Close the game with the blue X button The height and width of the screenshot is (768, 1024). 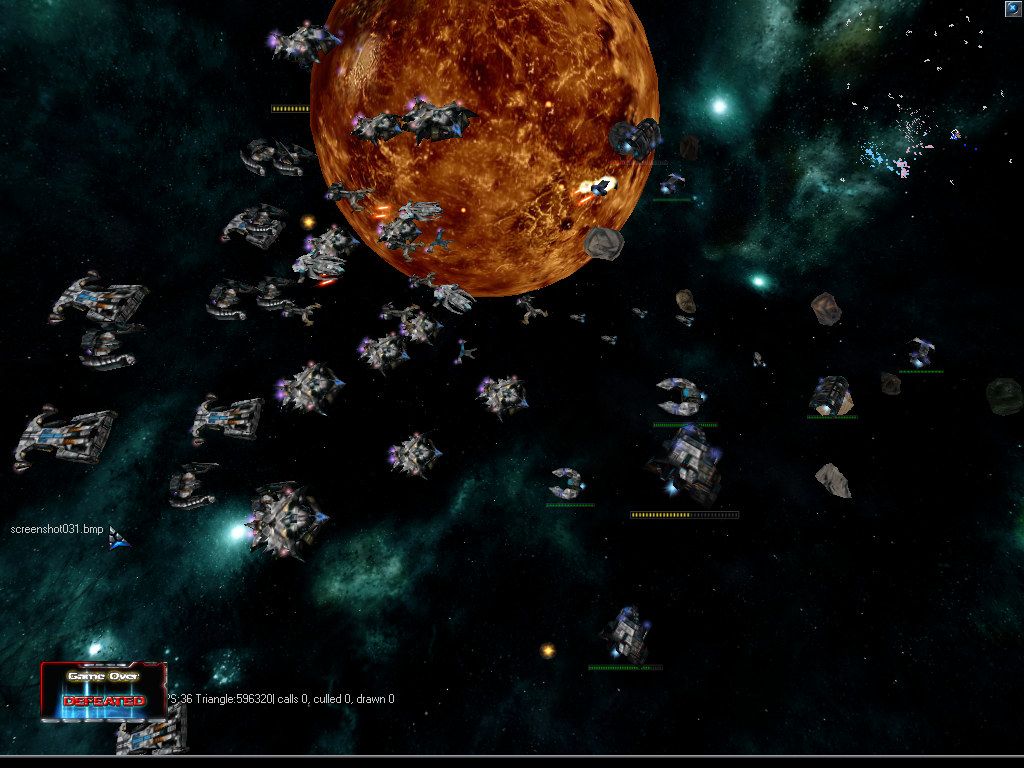point(1013,8)
